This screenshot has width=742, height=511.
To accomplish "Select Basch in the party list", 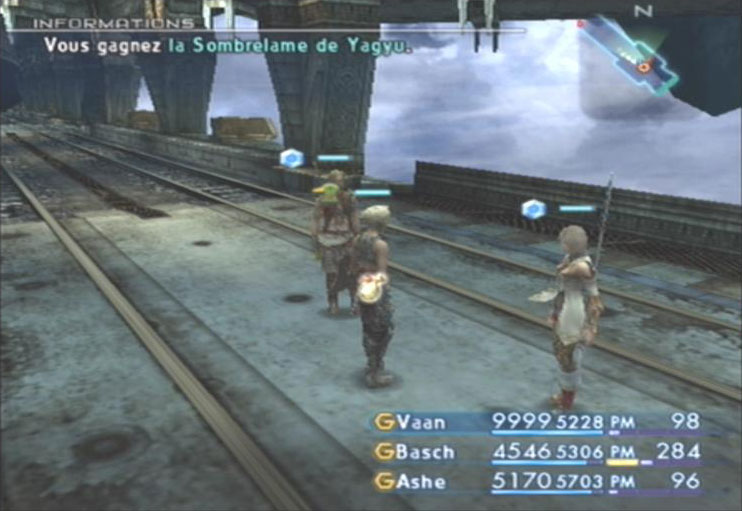I will (x=424, y=452).
